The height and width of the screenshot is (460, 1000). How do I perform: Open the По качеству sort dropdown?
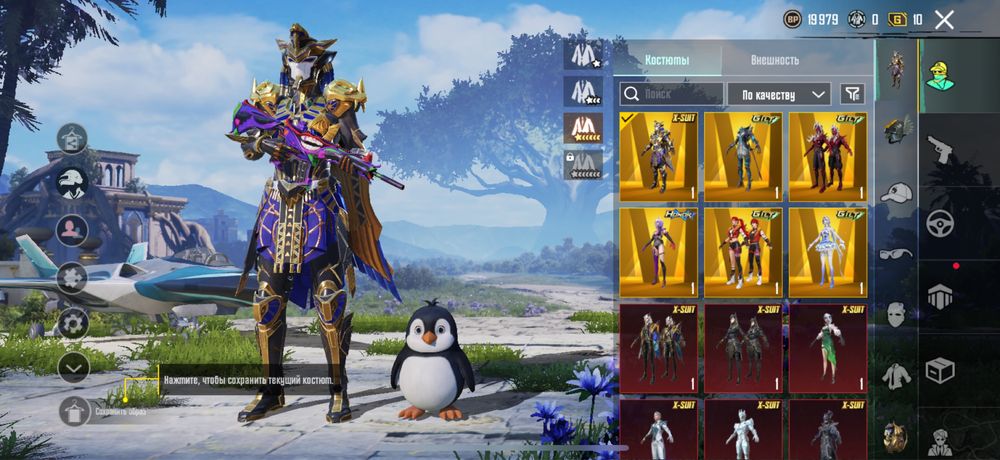[779, 94]
